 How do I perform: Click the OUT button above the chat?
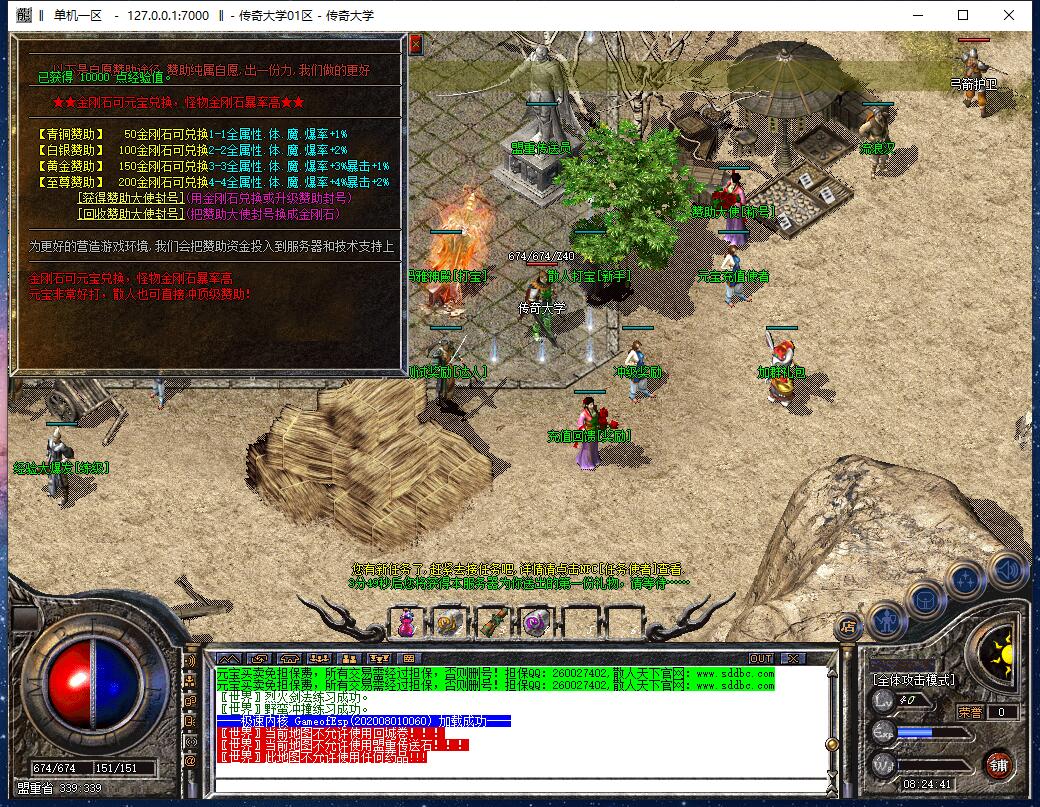pyautogui.click(x=761, y=658)
